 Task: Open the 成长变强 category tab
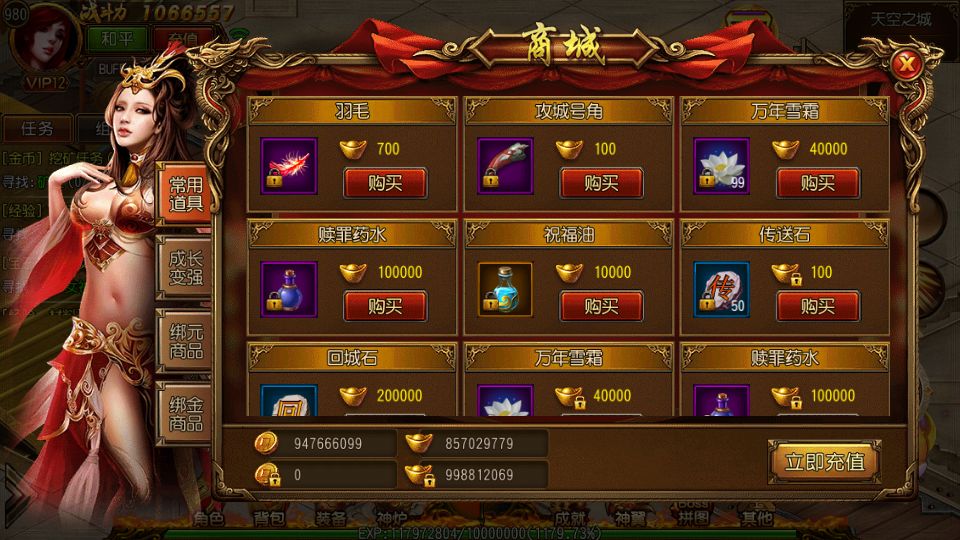185,266
